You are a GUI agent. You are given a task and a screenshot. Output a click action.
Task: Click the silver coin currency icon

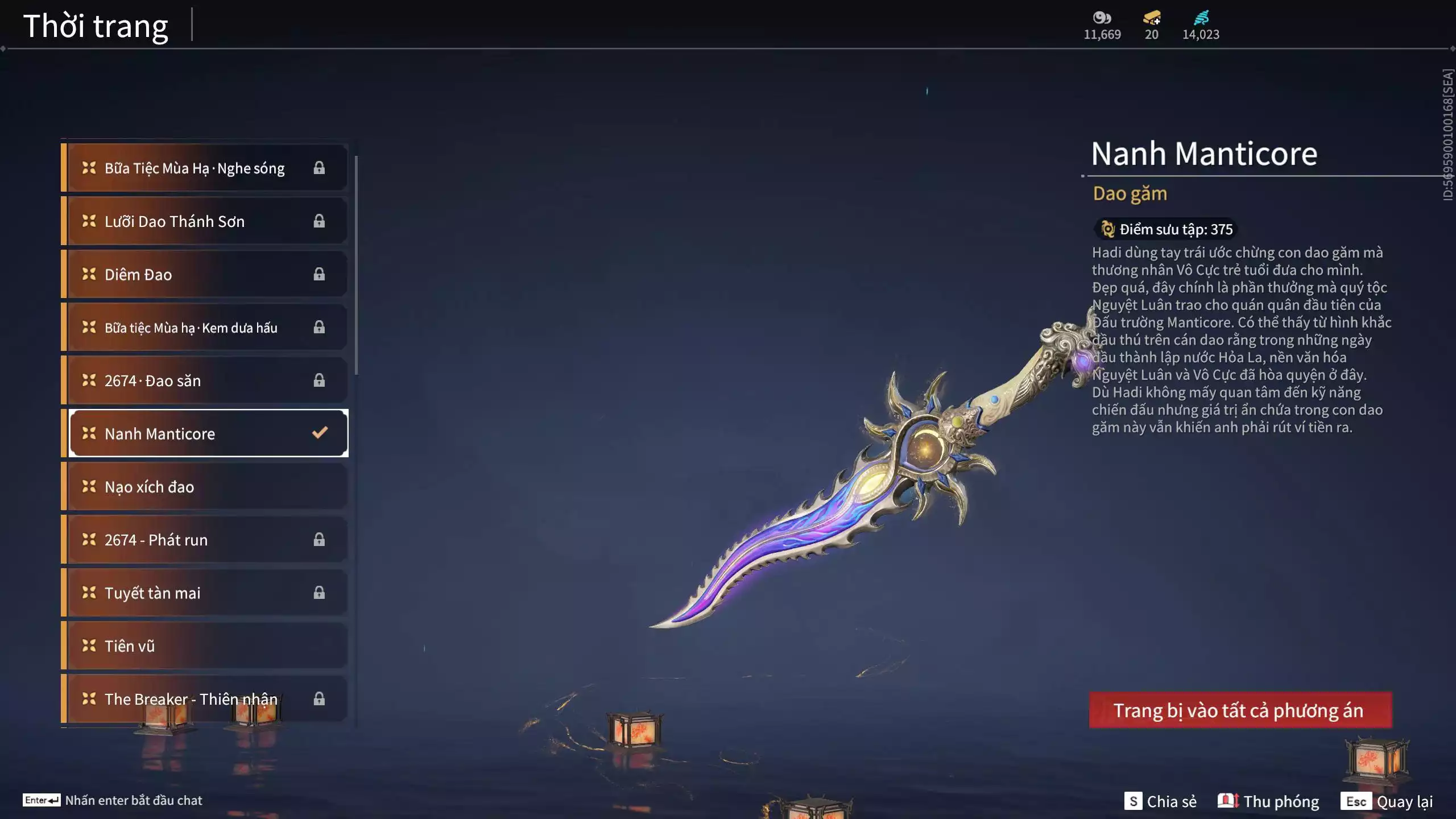[x=1102, y=18]
